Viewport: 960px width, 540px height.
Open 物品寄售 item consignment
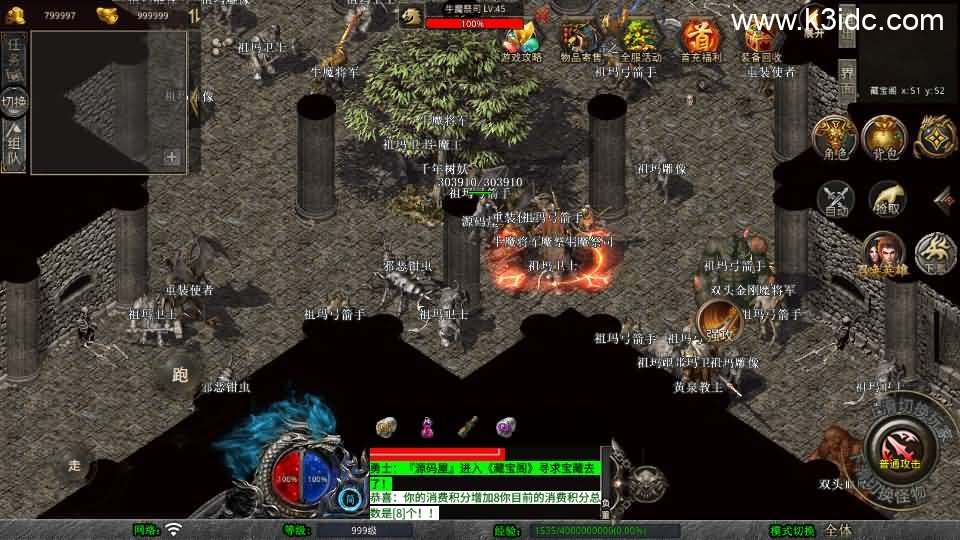[581, 41]
